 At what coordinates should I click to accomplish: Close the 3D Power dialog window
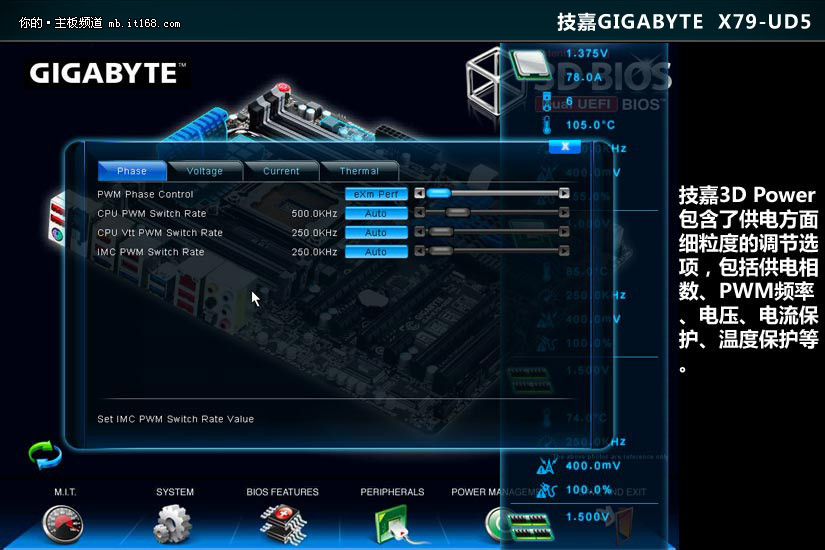pyautogui.click(x=565, y=146)
